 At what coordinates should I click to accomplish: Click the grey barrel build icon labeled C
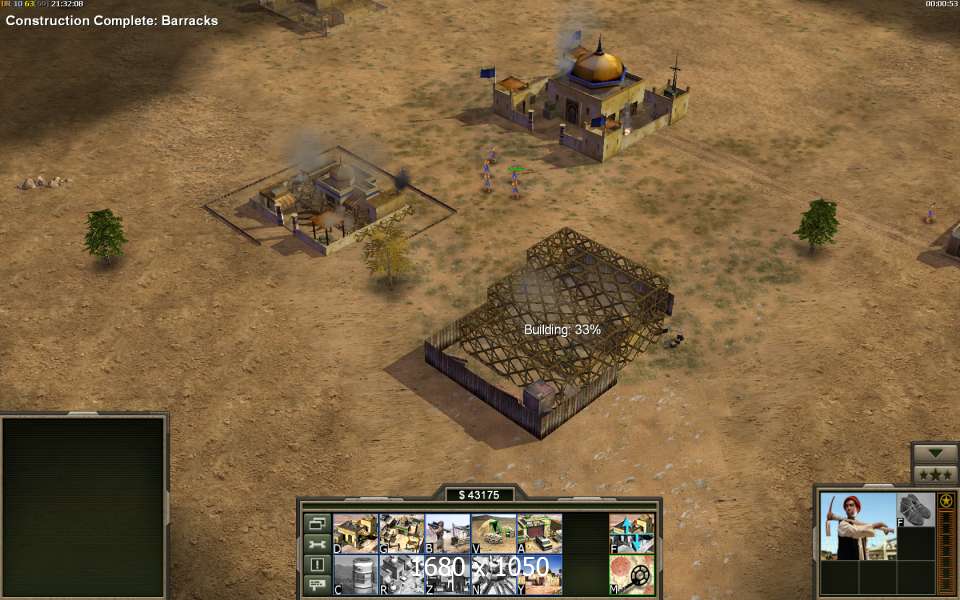(355, 574)
